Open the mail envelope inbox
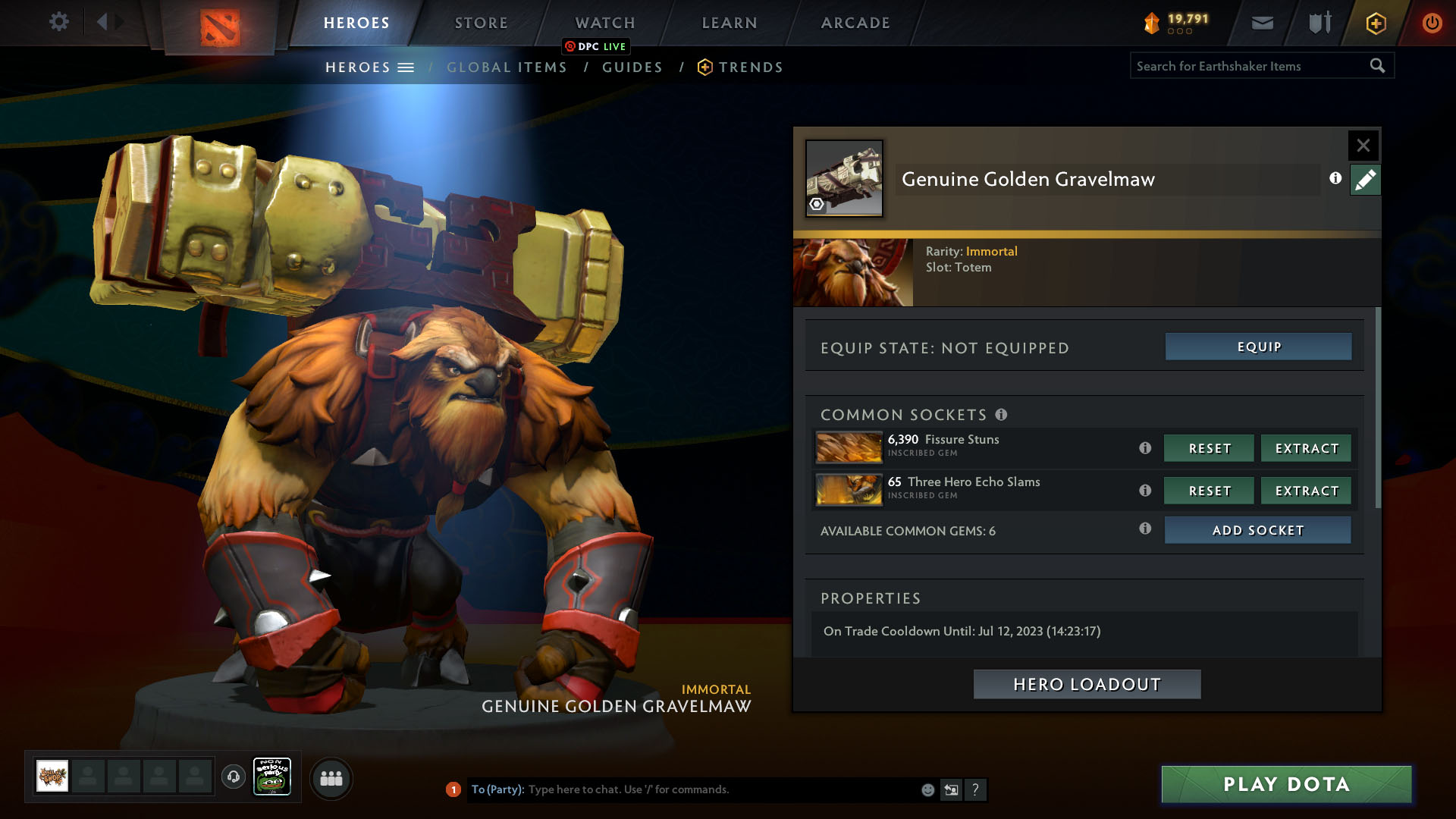The height and width of the screenshot is (819, 1456). click(1262, 23)
